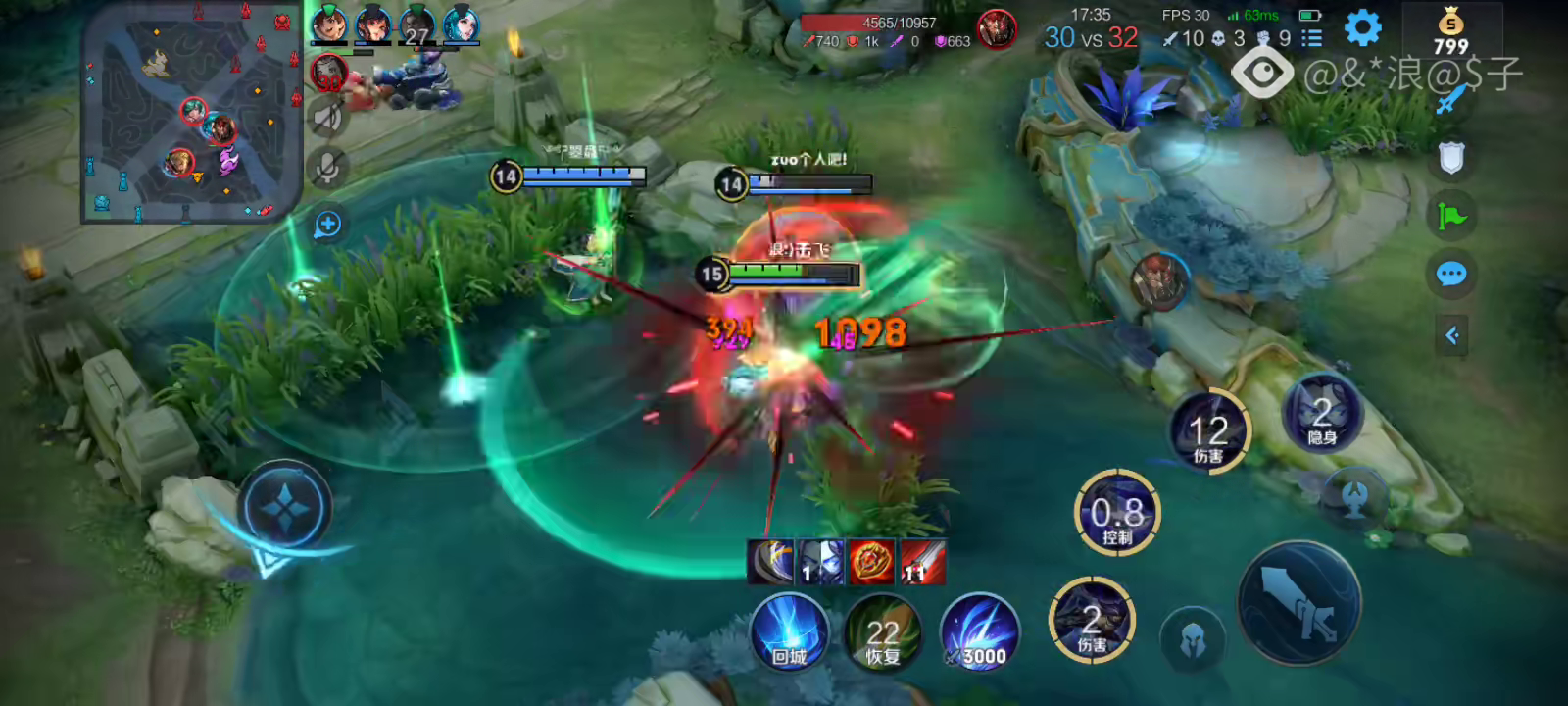Open the gold shop showing 799
Screen dimensions: 1568x706
coord(1450,31)
